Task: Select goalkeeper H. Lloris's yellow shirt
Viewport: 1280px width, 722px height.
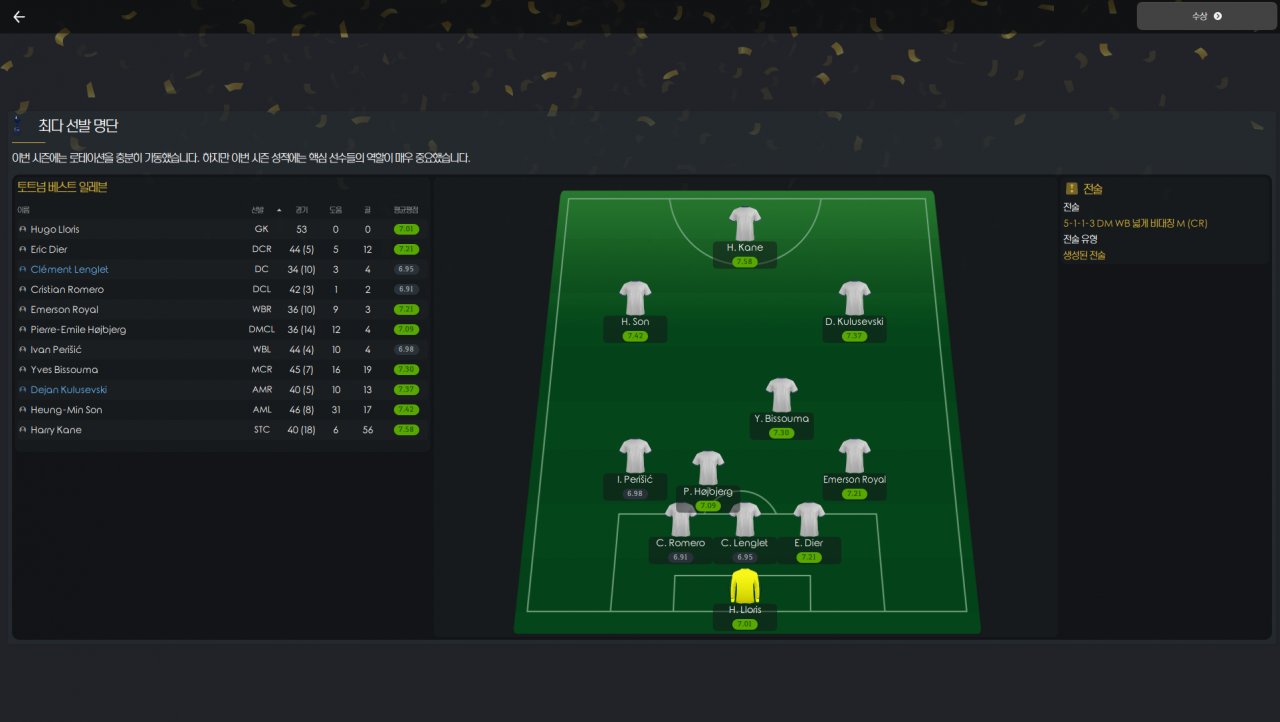Action: [745, 586]
